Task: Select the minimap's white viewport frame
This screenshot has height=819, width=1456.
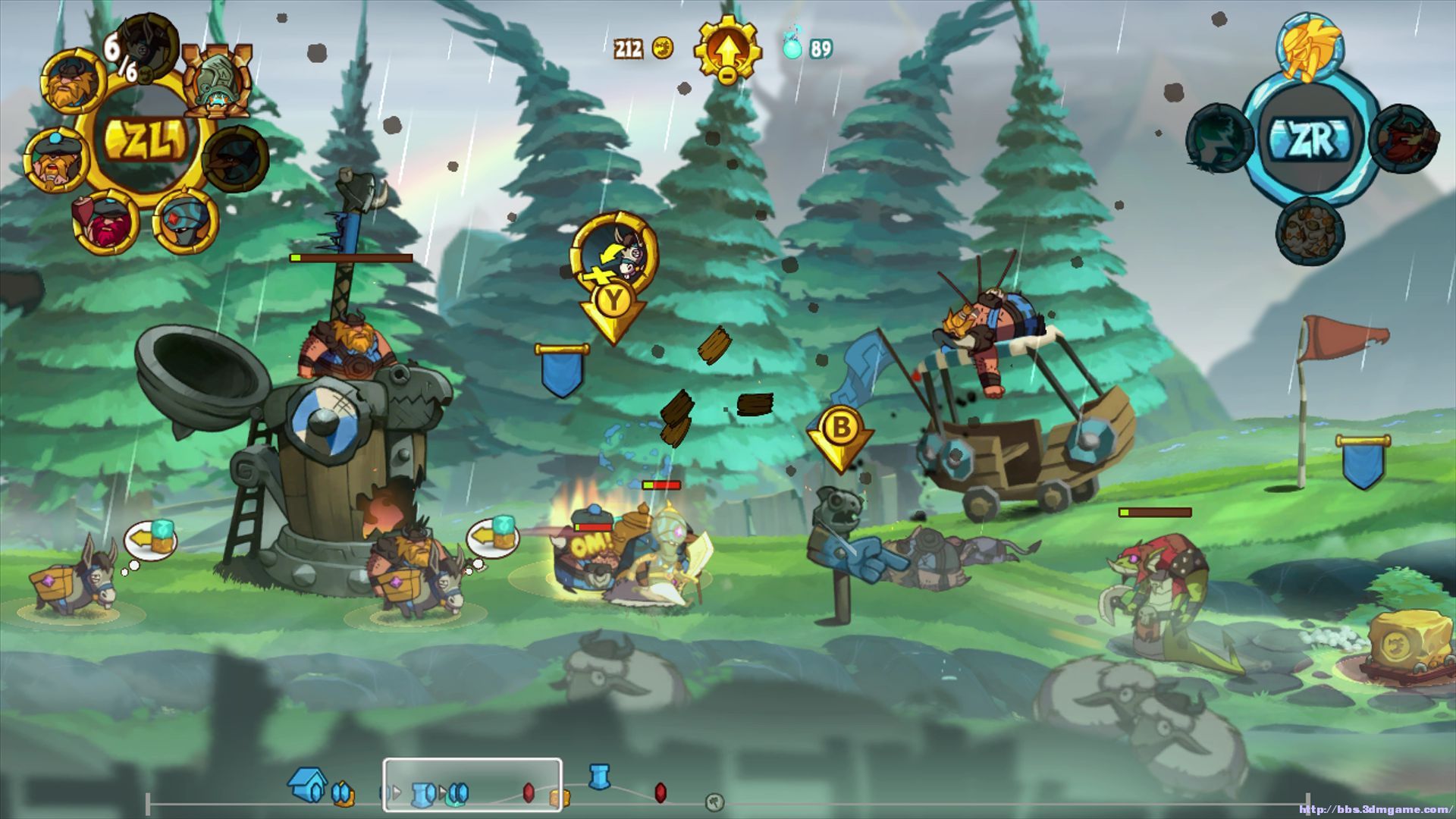Action: coord(472,785)
